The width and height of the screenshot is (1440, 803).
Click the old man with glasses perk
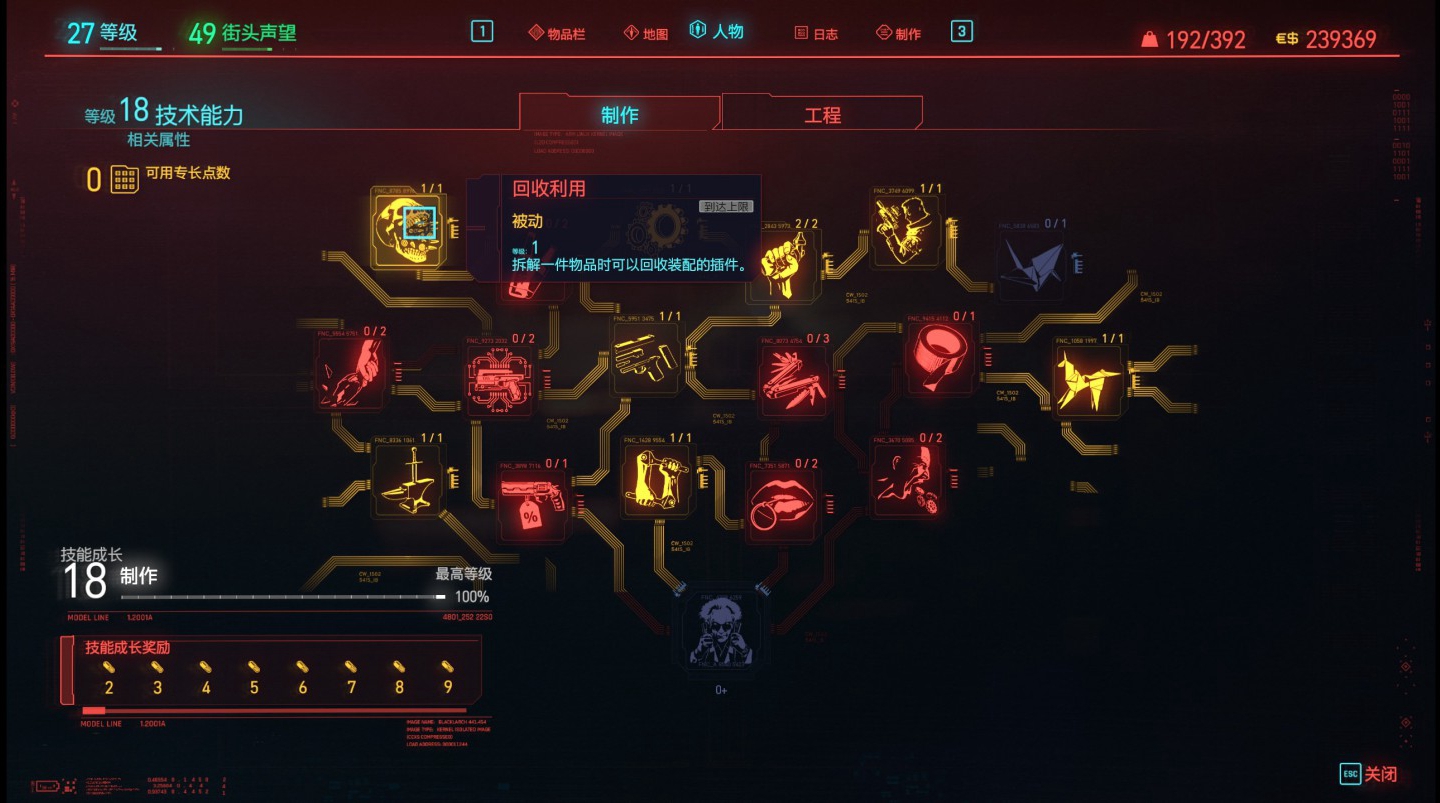[x=721, y=631]
